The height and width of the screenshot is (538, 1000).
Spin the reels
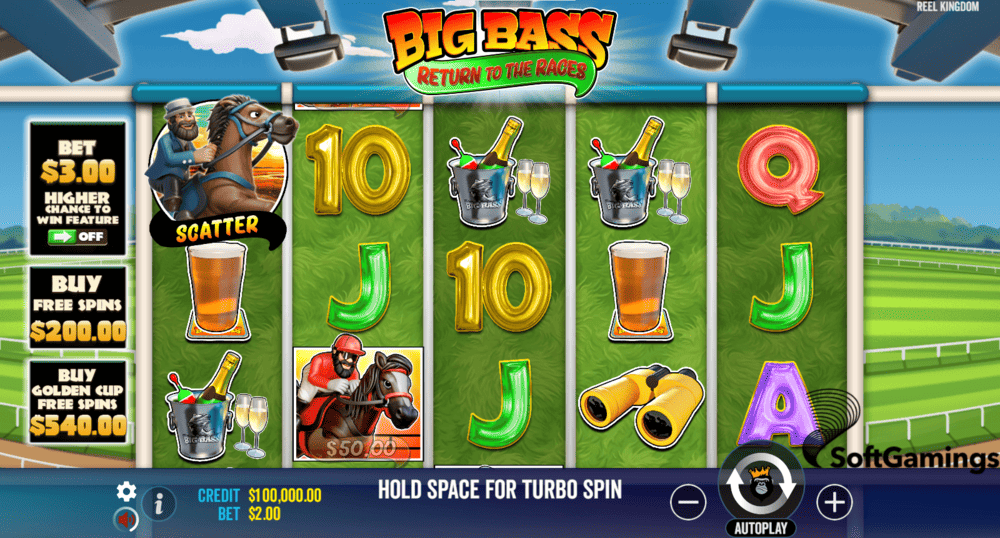pyautogui.click(x=761, y=485)
